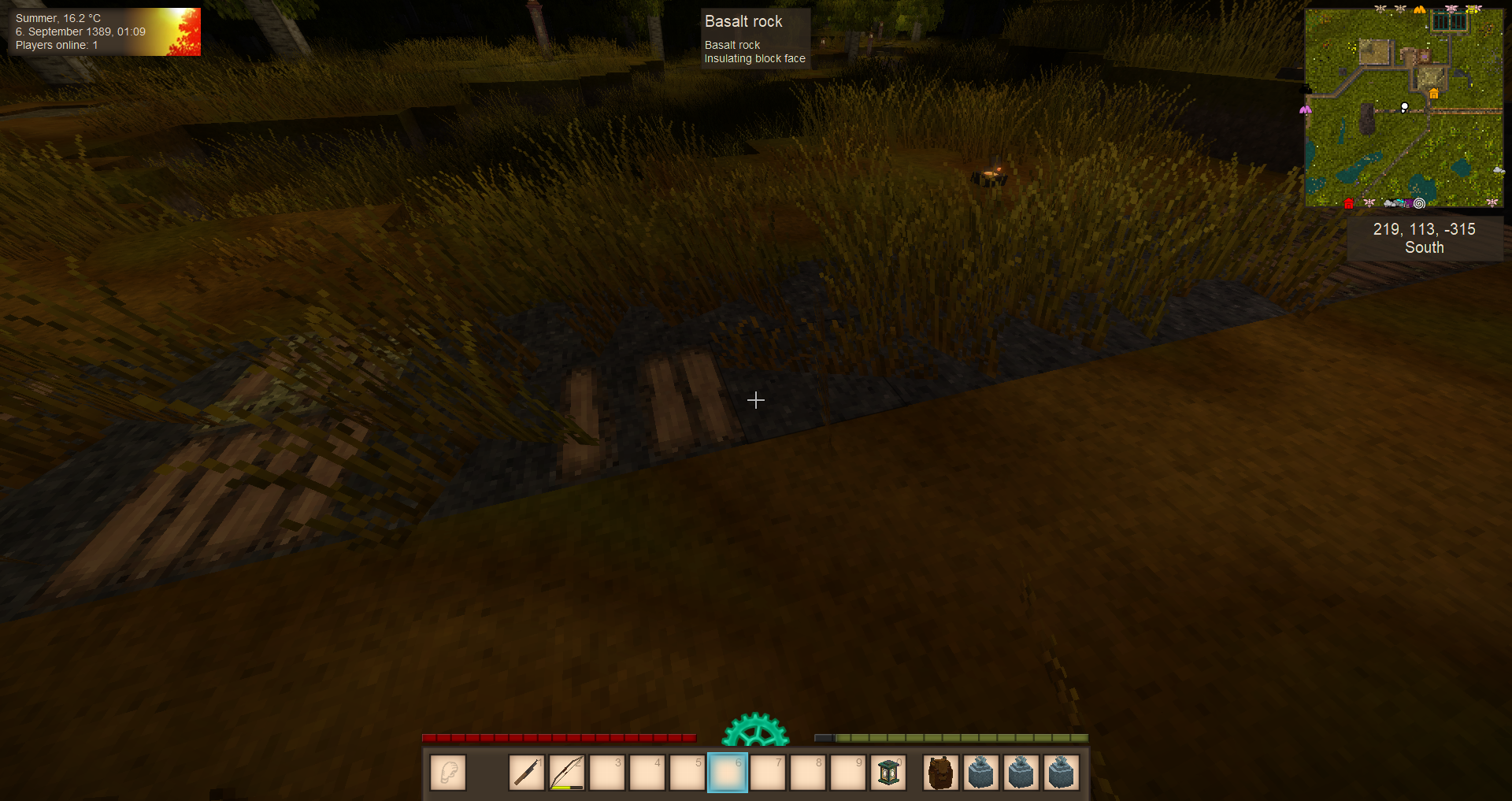Choose the lantern in hotbar slot 0
Screen dimensions: 1512x801
[888, 773]
